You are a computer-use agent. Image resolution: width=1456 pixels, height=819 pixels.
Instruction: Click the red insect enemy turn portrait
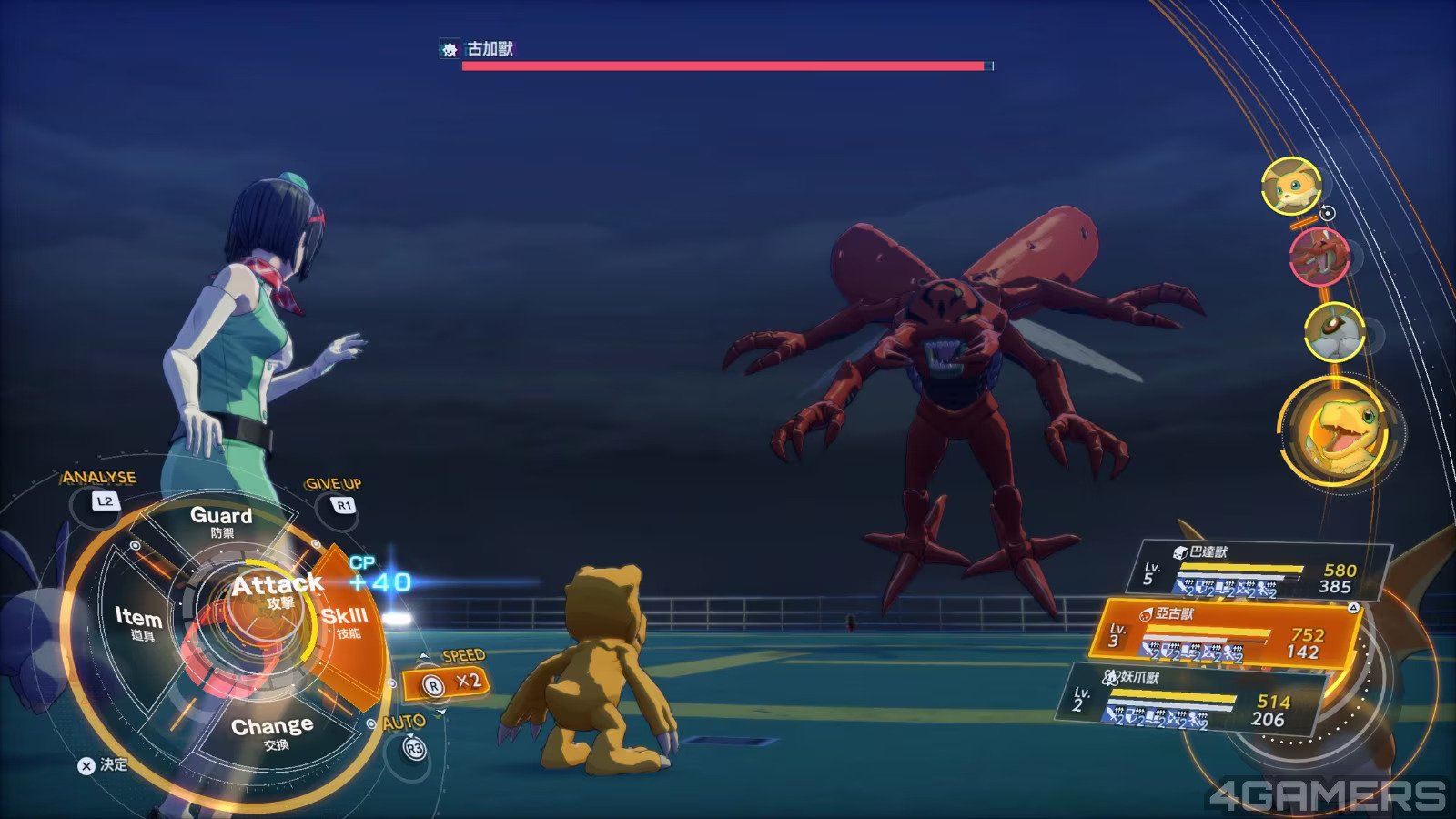tap(1317, 257)
